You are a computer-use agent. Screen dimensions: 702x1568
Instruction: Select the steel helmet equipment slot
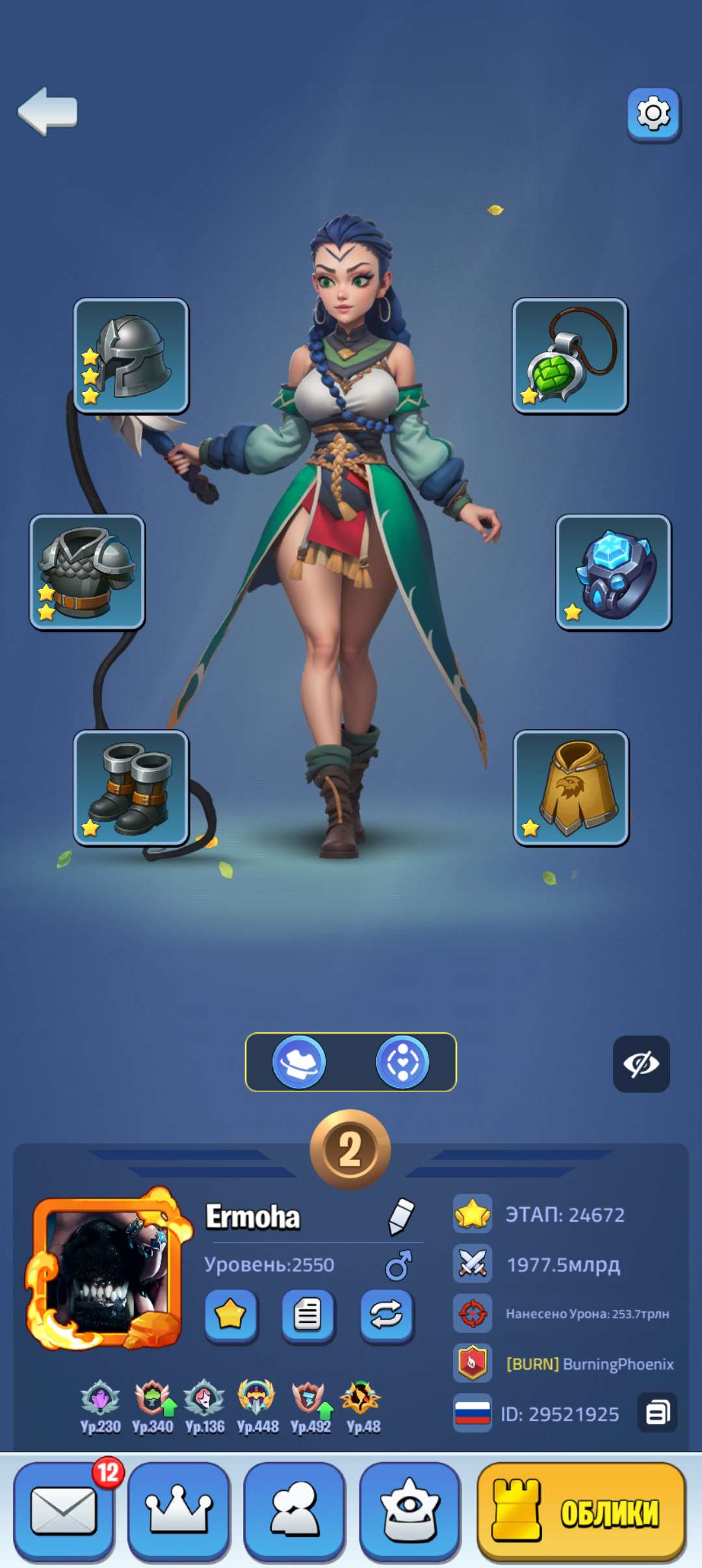click(131, 356)
